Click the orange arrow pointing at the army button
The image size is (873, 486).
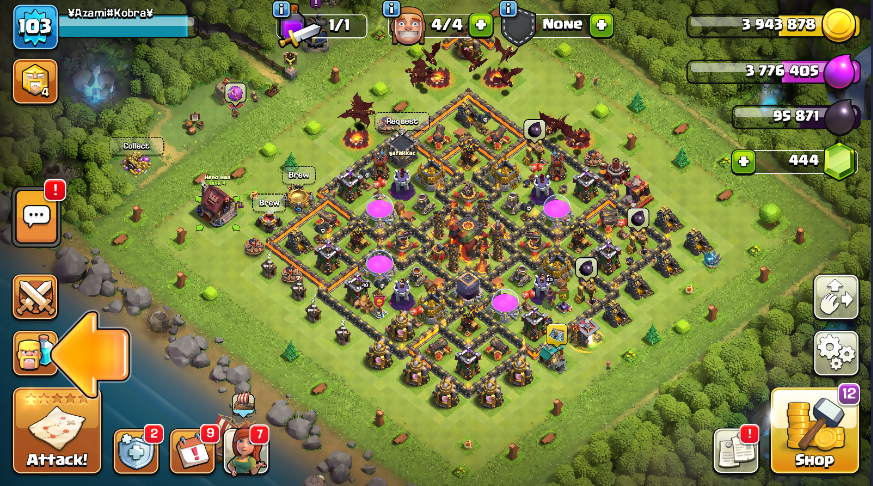[90, 353]
